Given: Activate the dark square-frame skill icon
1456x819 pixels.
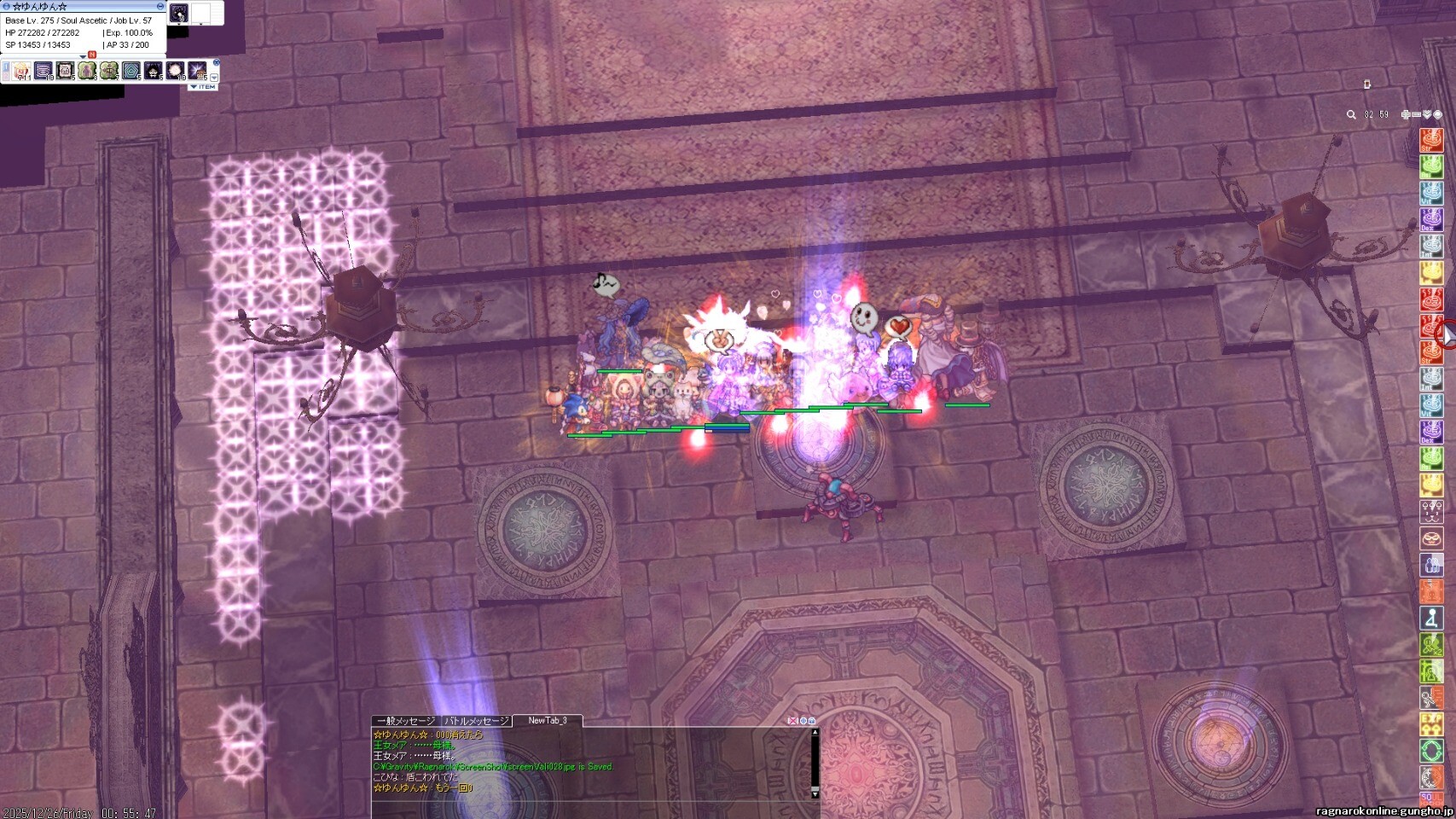Looking at the screenshot, I should 66,71.
